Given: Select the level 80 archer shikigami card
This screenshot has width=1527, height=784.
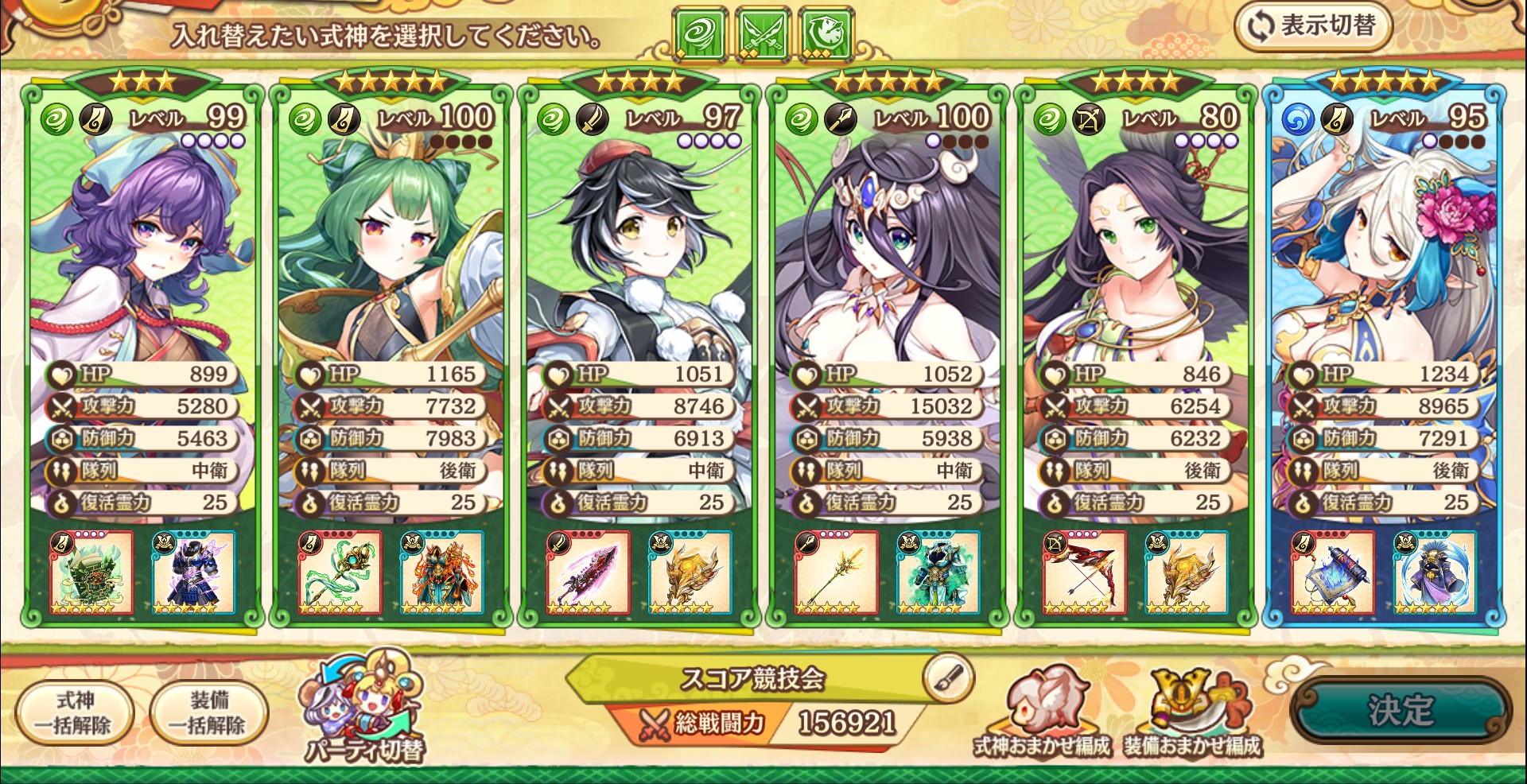Looking at the screenshot, I should (1135, 262).
